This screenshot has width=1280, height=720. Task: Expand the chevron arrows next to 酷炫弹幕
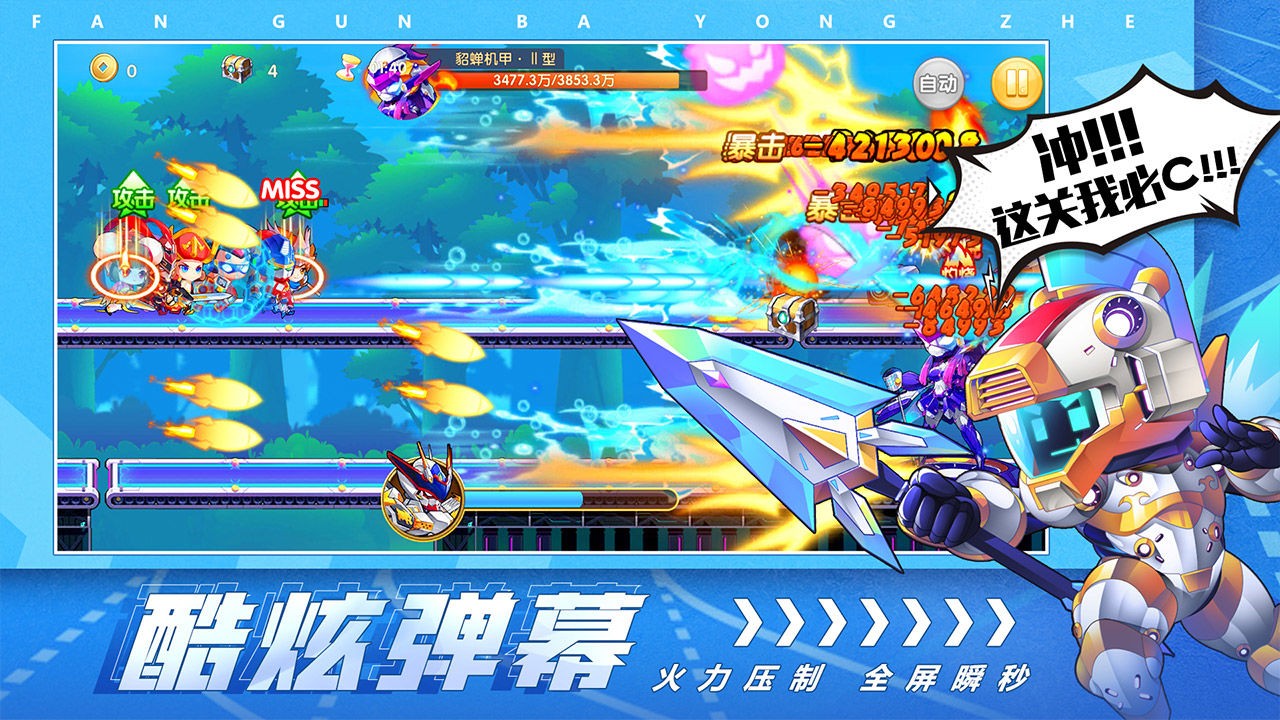[x=870, y=620]
